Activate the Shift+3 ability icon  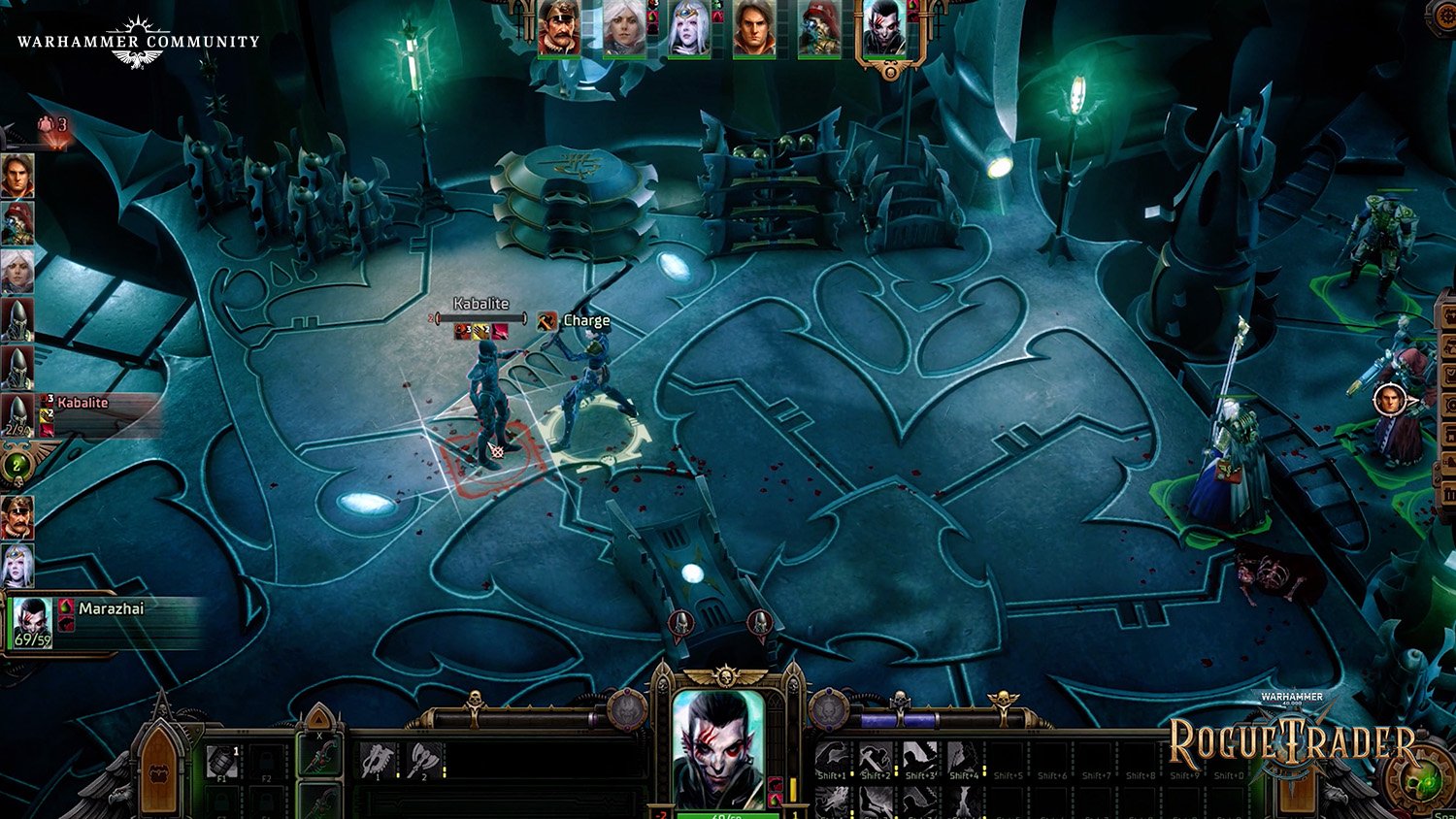(x=918, y=757)
